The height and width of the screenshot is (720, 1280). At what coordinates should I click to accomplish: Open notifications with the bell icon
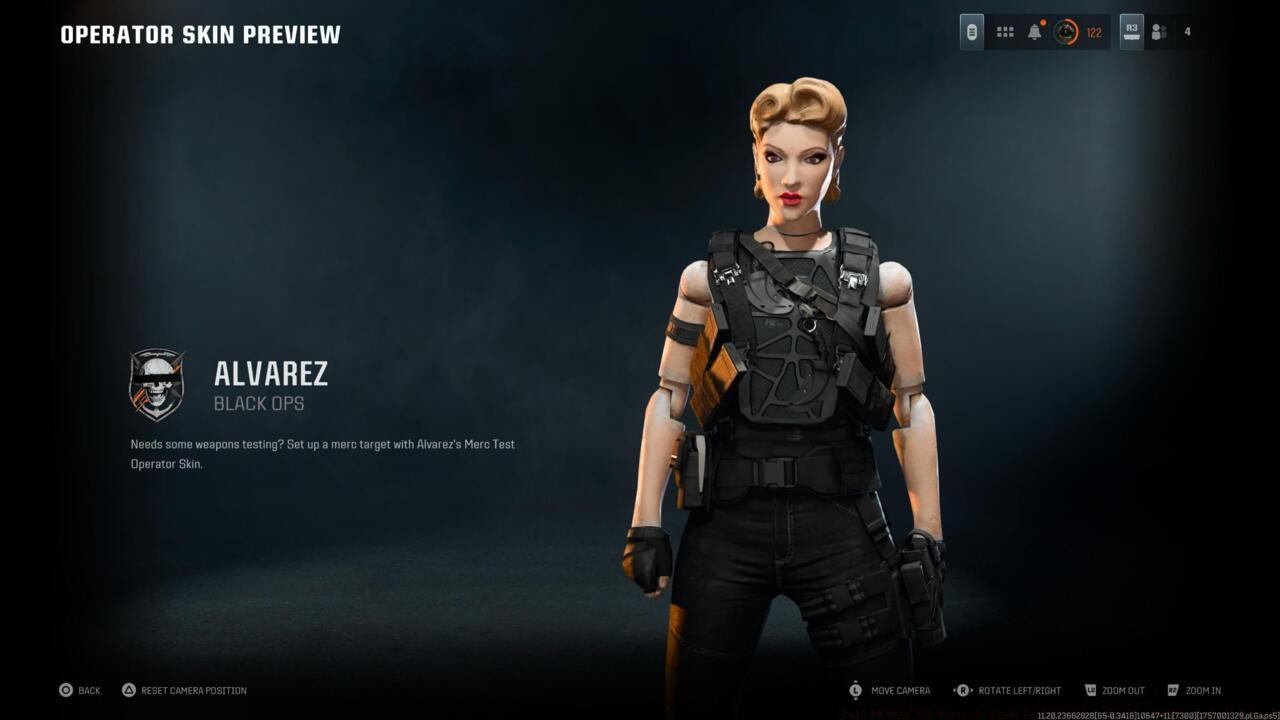tap(1032, 31)
